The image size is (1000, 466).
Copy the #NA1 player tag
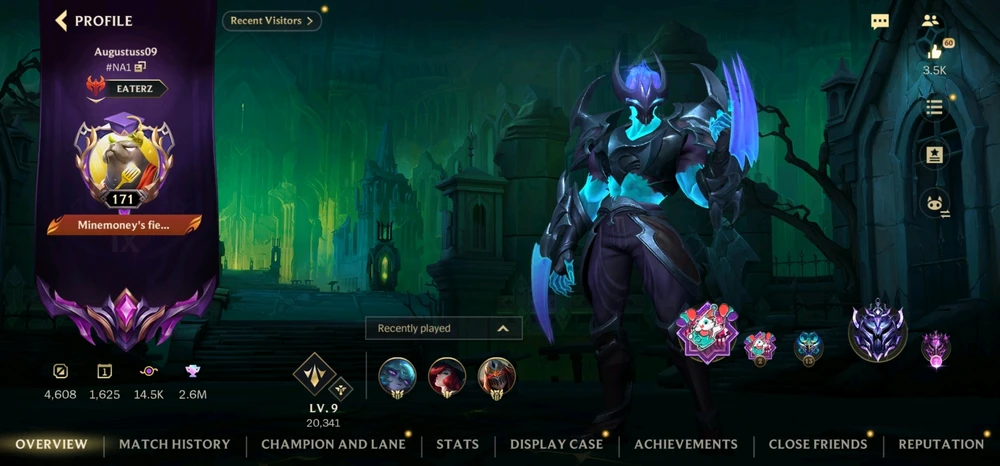click(x=141, y=67)
